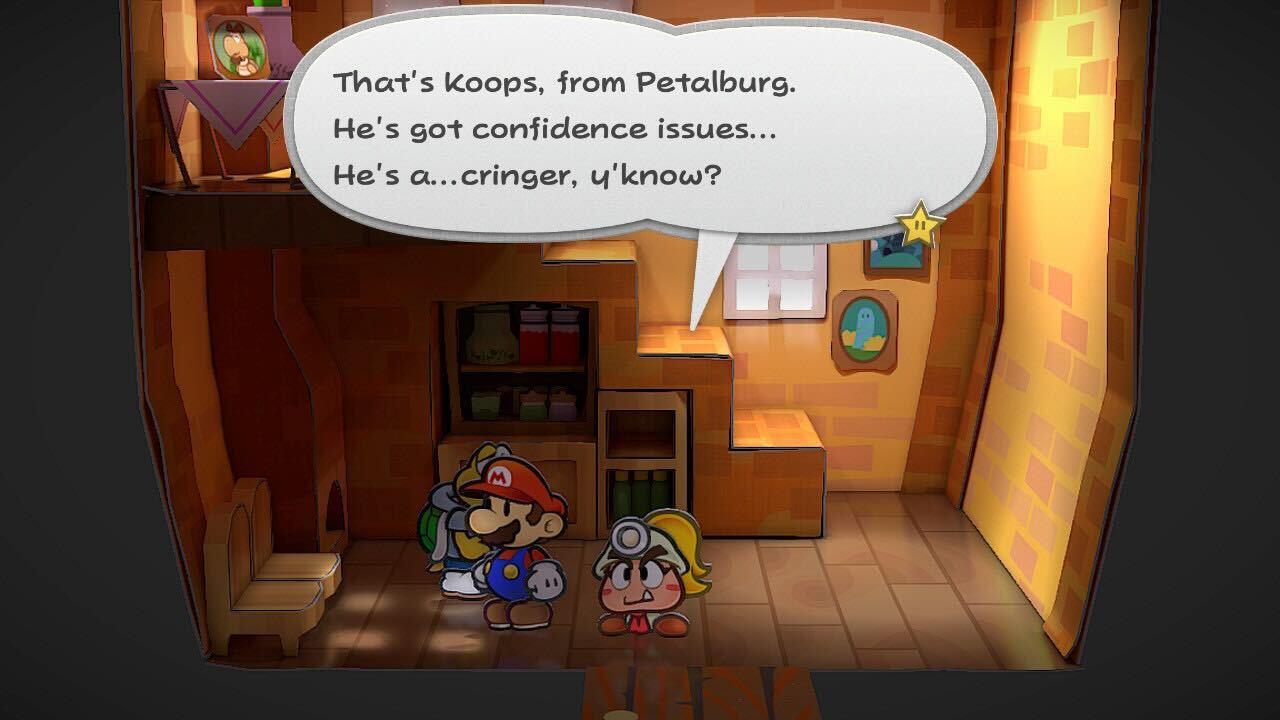Advance the Koops speech bubble text
This screenshot has height=720, width=1280.
(640, 130)
